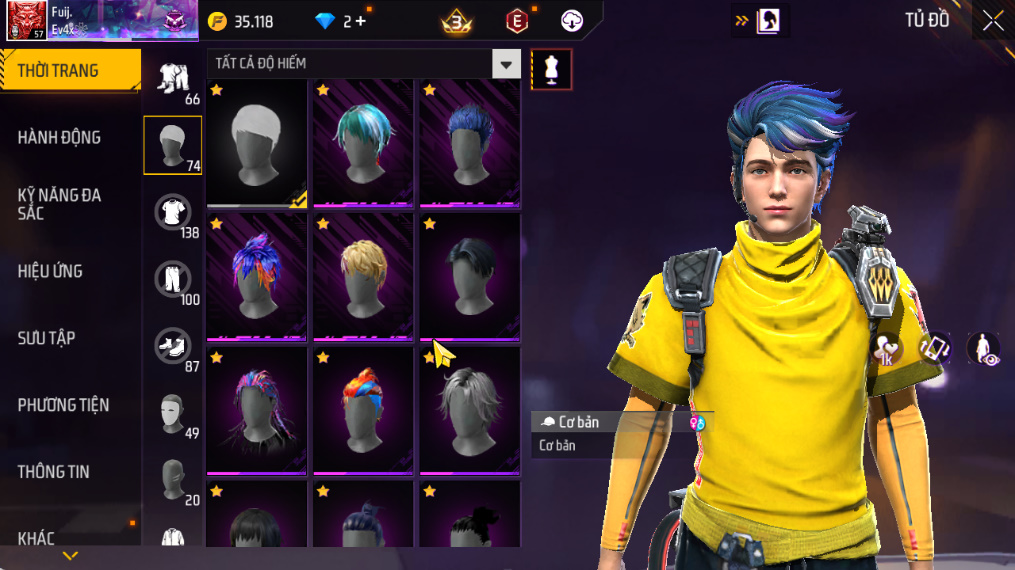Switch to the Phương Tiện tab
This screenshot has width=1015, height=570.
coord(63,405)
